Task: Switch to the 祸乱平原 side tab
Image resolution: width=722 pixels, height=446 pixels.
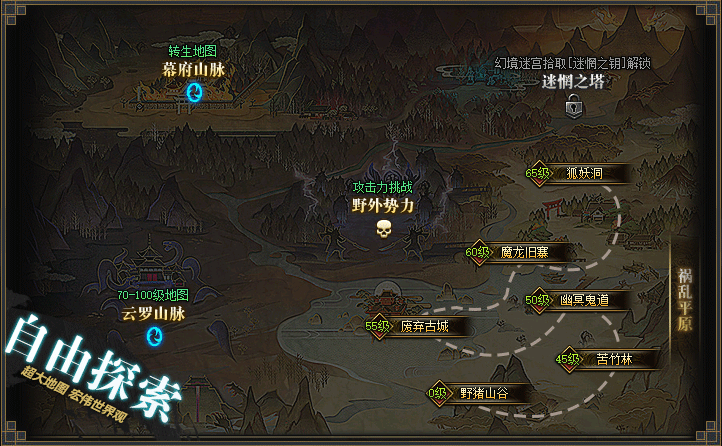Action: [684, 301]
